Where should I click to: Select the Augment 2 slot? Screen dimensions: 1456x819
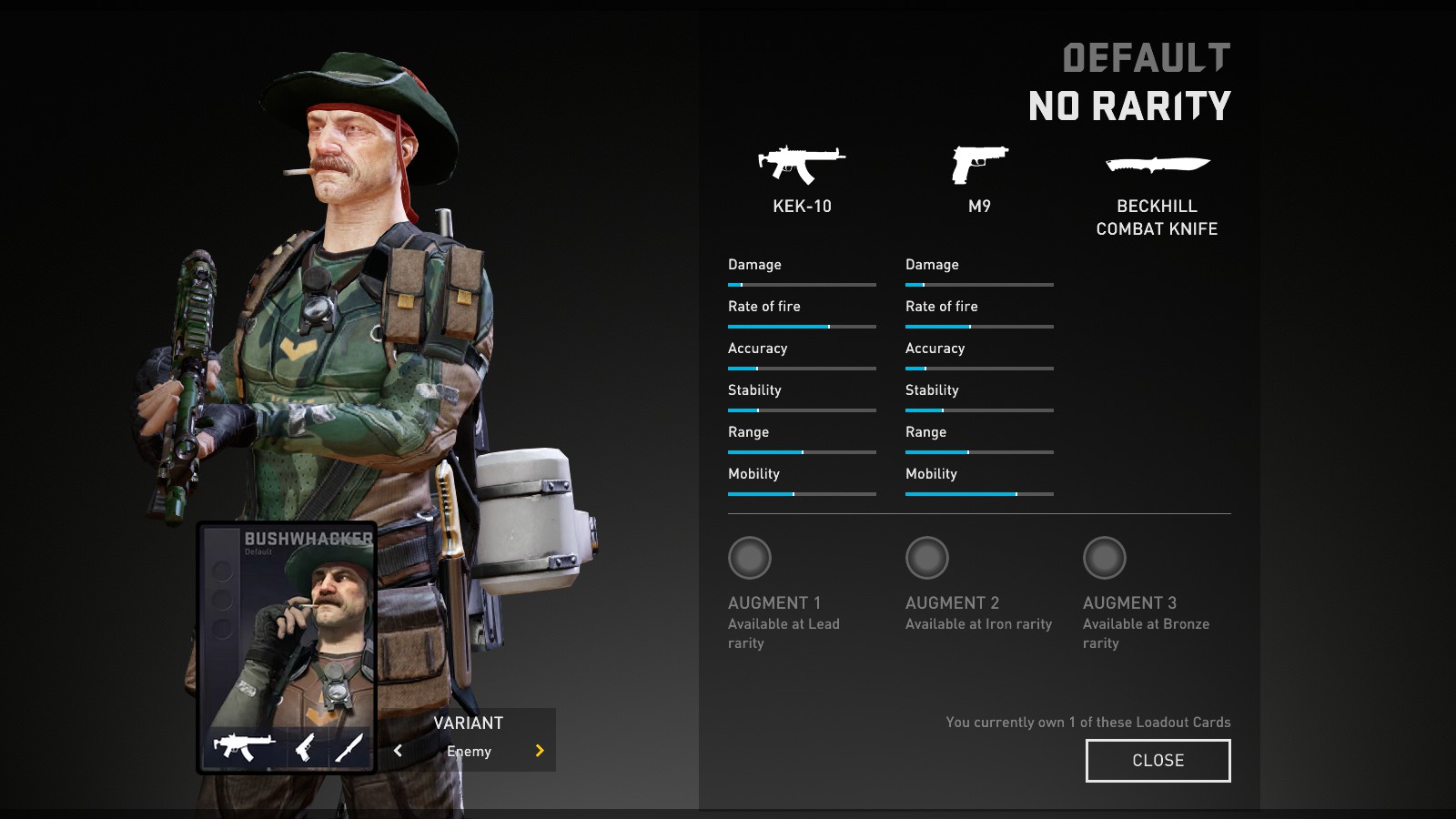click(x=927, y=558)
